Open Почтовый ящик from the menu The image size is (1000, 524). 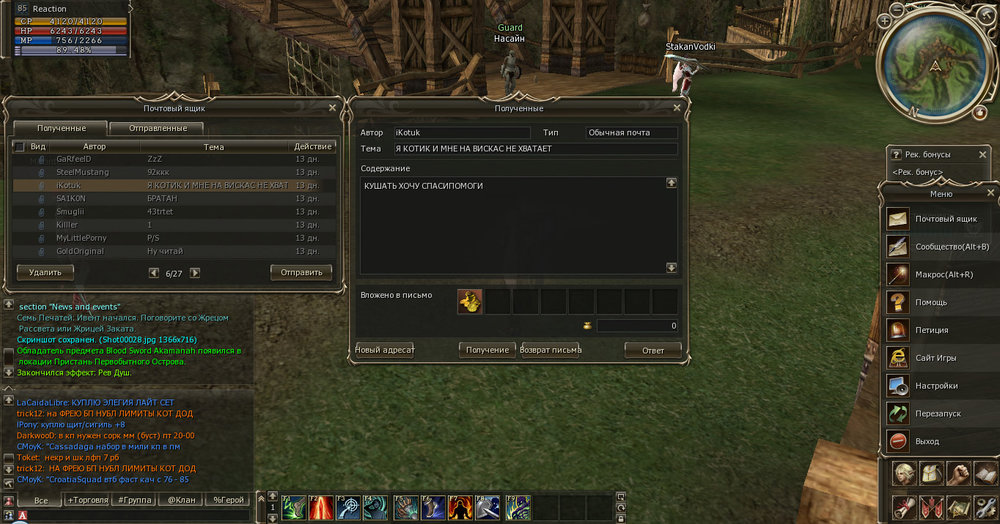(x=940, y=218)
